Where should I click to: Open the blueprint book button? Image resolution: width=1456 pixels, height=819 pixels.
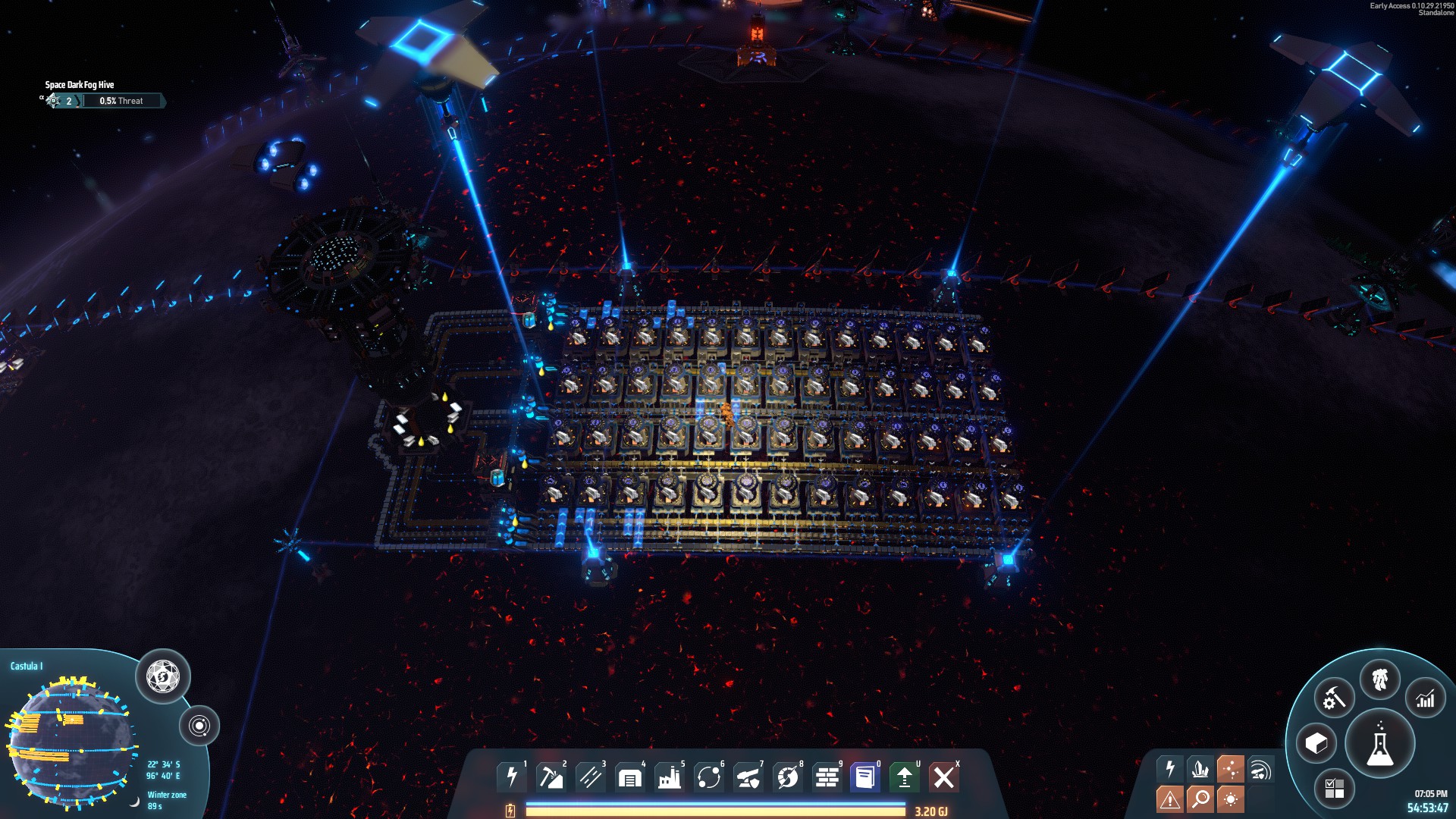865,777
